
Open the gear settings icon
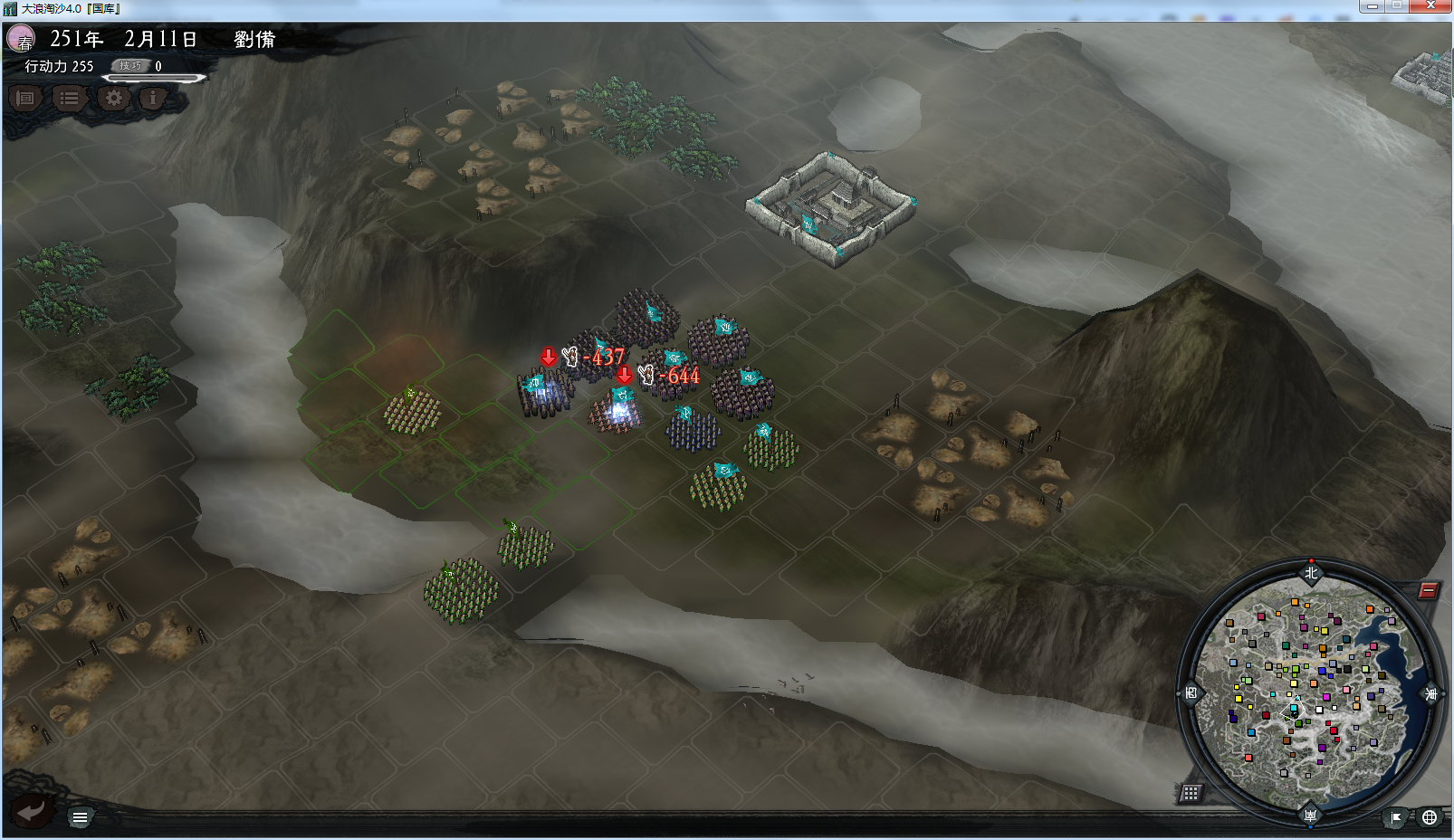[113, 98]
